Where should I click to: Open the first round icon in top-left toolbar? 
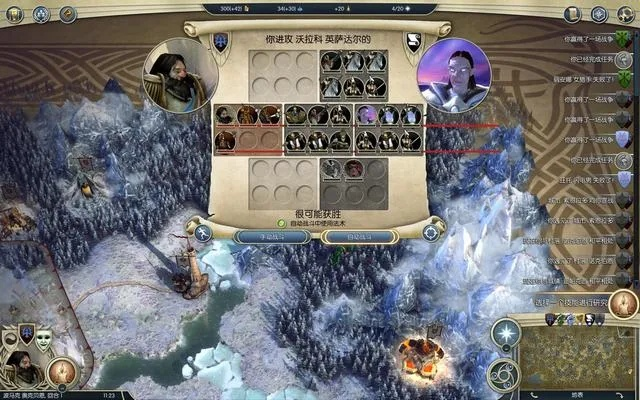tap(15, 15)
